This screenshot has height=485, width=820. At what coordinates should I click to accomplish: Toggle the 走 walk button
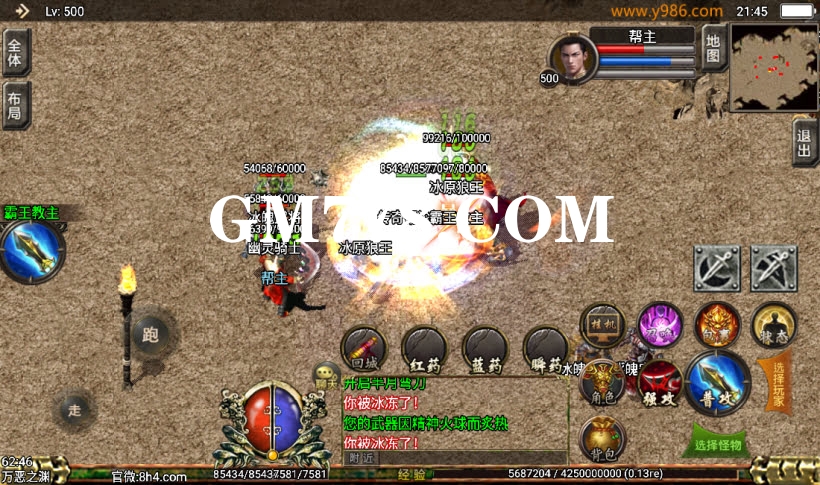tap(75, 408)
